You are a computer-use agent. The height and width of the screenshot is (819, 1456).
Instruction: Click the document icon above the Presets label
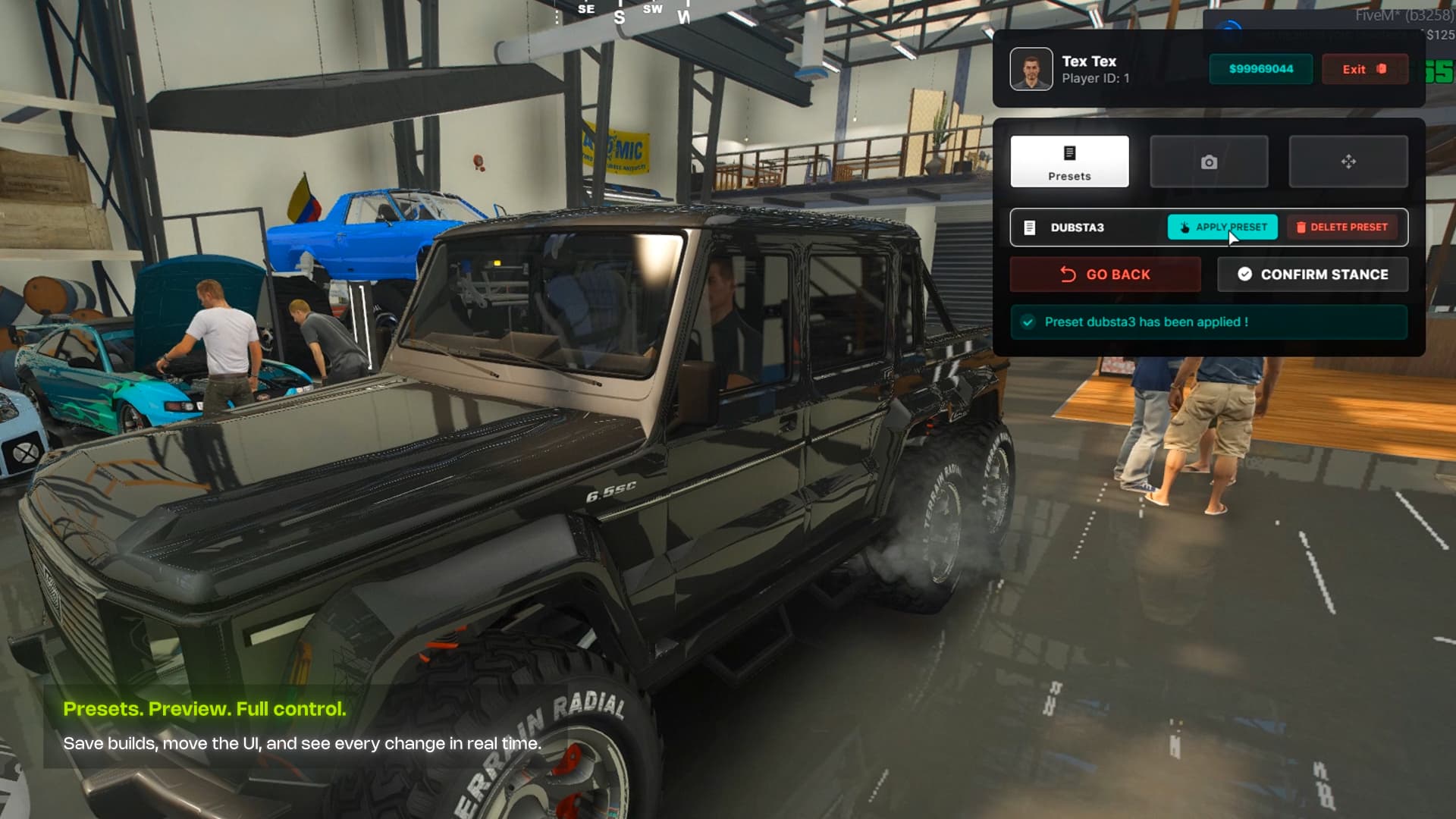(1070, 152)
